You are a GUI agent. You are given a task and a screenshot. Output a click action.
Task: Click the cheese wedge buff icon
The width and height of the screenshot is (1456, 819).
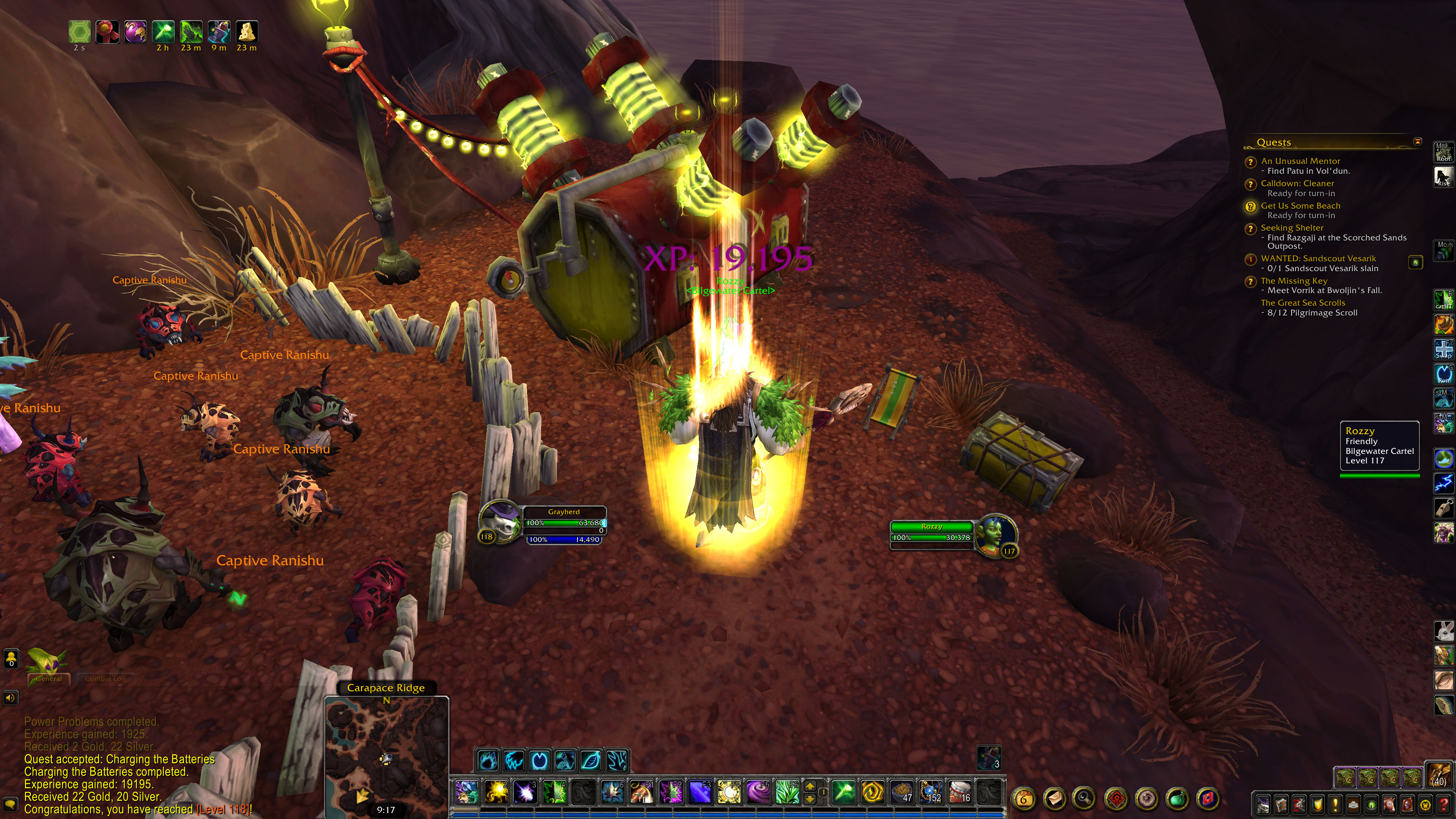[x=246, y=31]
